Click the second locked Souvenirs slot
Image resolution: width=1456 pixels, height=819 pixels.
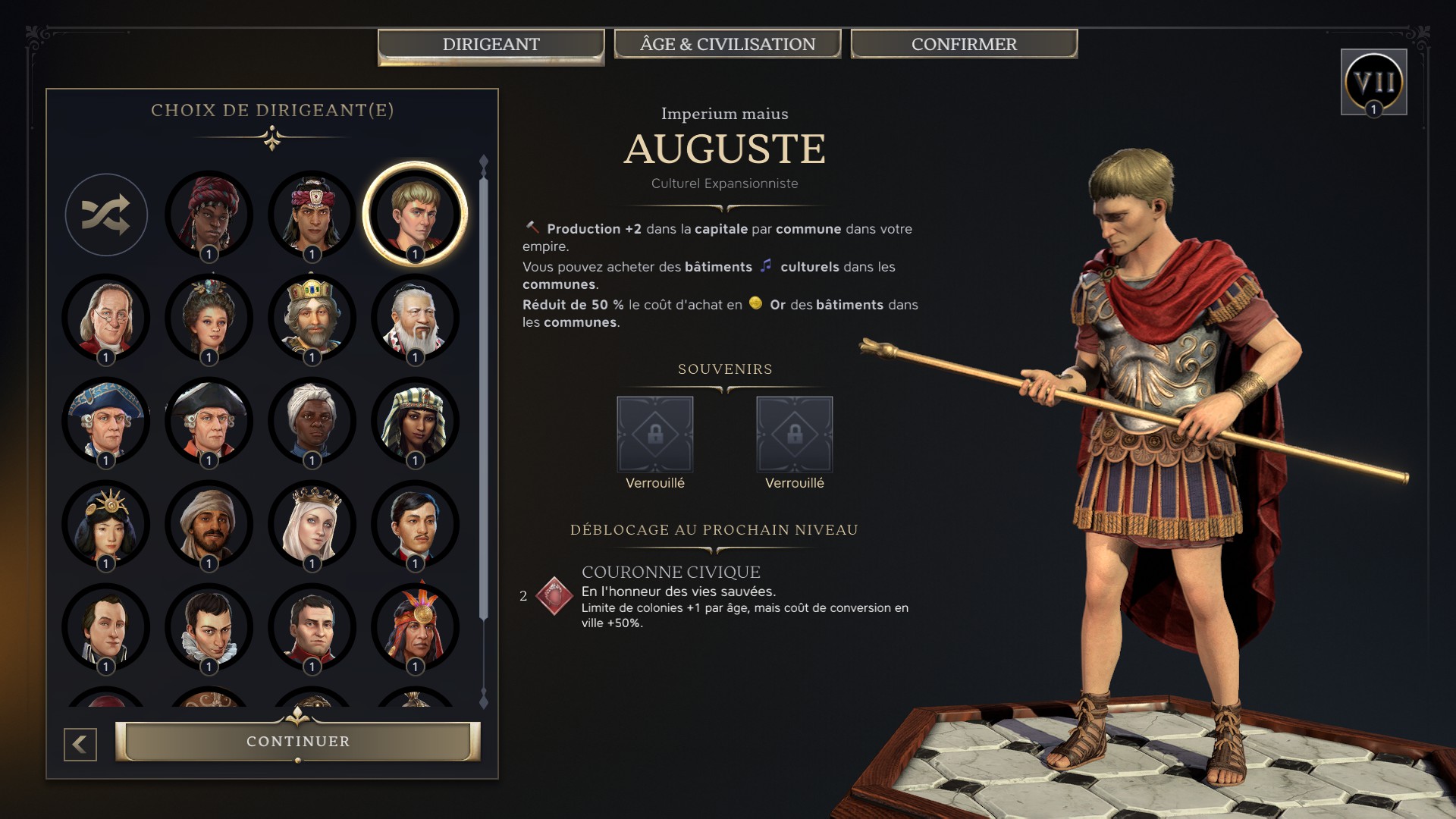pos(793,432)
